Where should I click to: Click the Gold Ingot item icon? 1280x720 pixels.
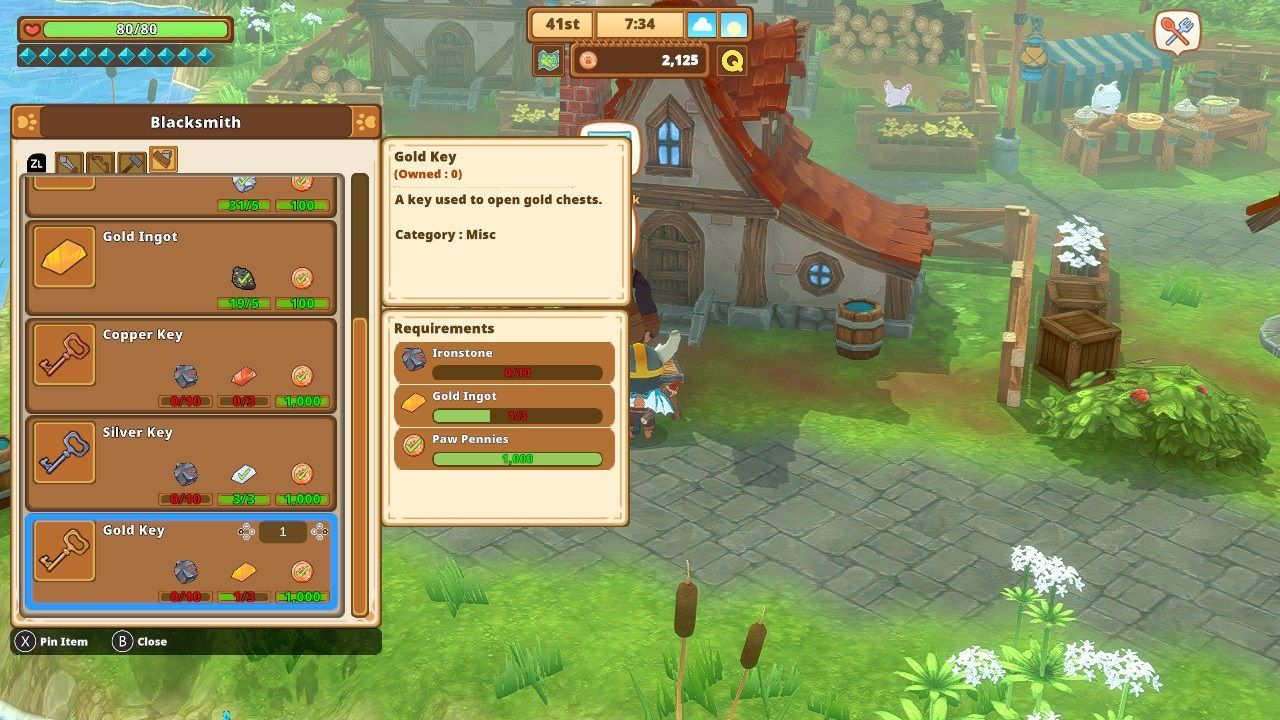[64, 258]
